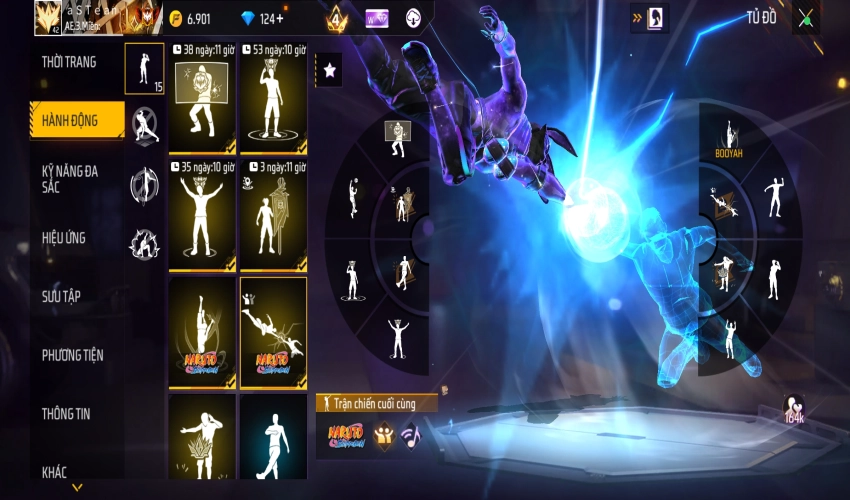The height and width of the screenshot is (500, 850).
Task: Select the highlighted Naruto diving lightning emote
Action: click(x=273, y=333)
